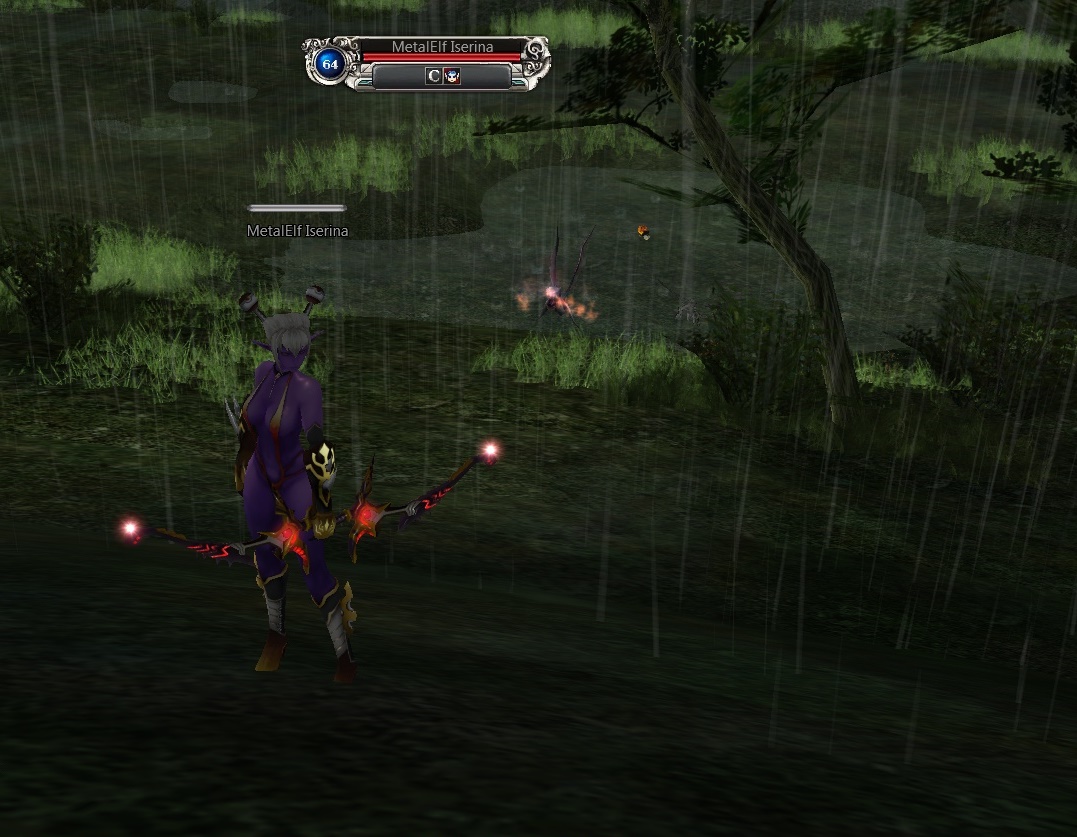The width and height of the screenshot is (1077, 837).
Task: Select the blue-haired elf face icon
Action: (452, 76)
